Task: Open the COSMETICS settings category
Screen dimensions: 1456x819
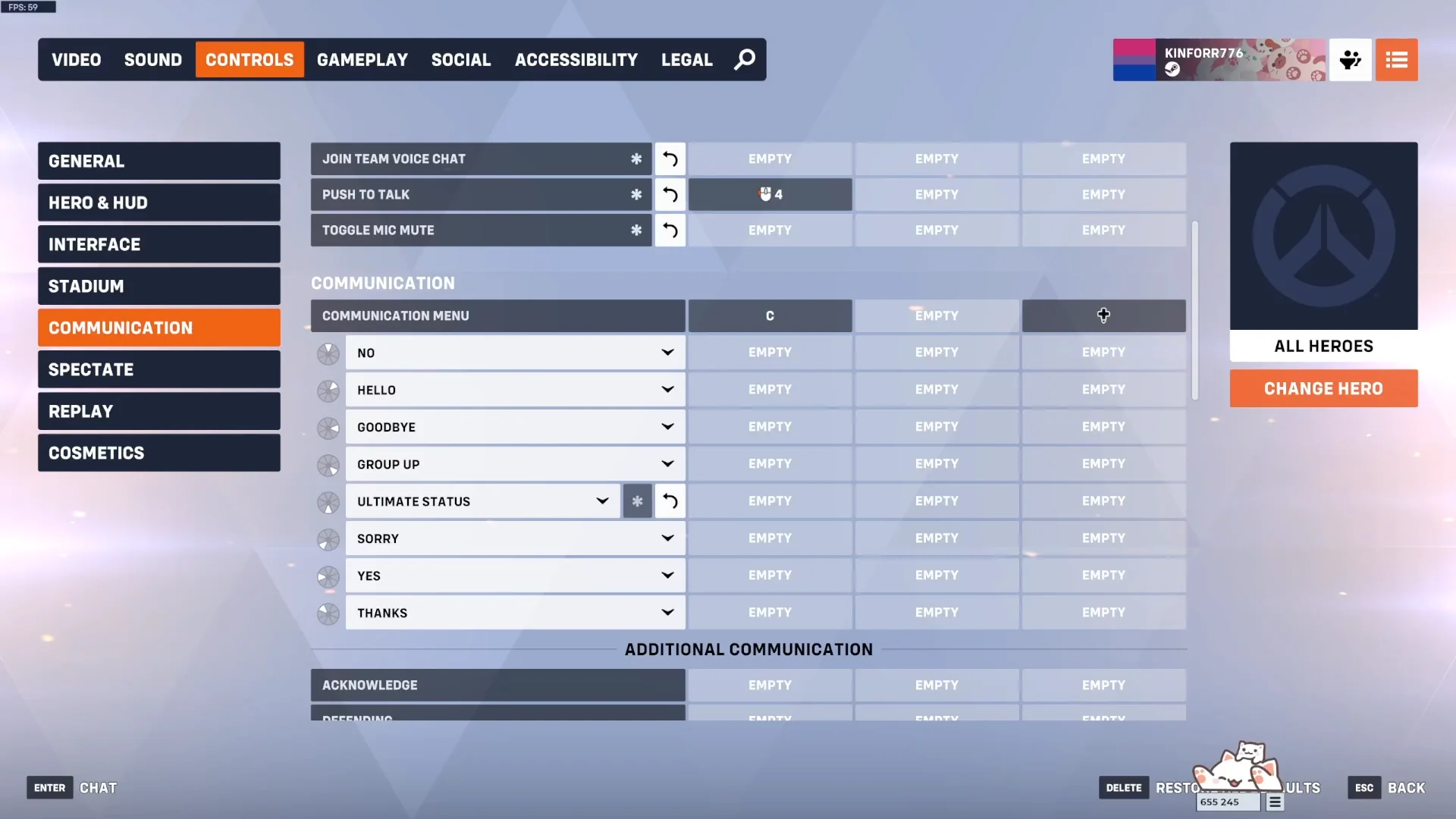Action: coord(158,453)
